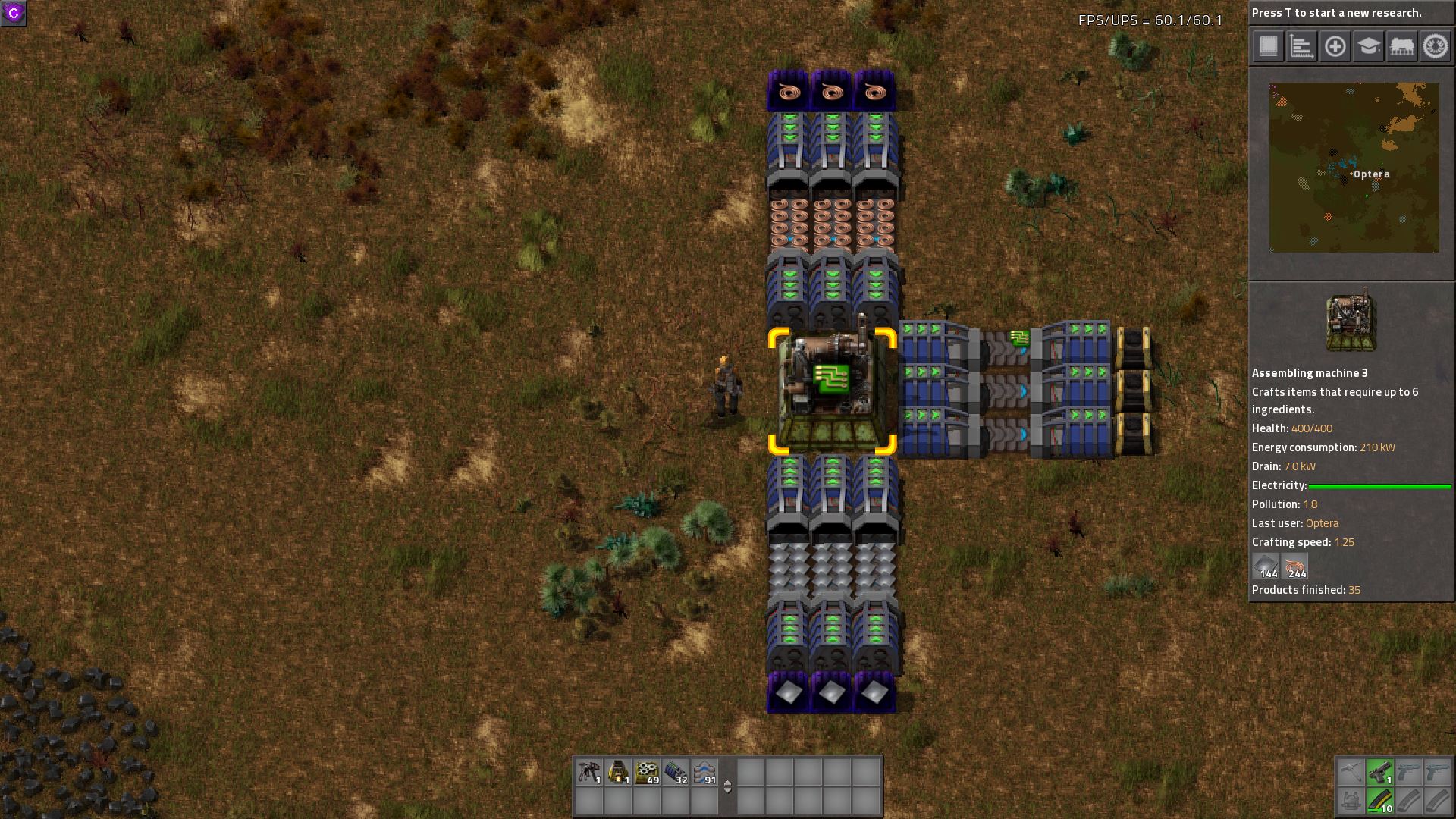Open the trains locomotive button

(x=1401, y=46)
